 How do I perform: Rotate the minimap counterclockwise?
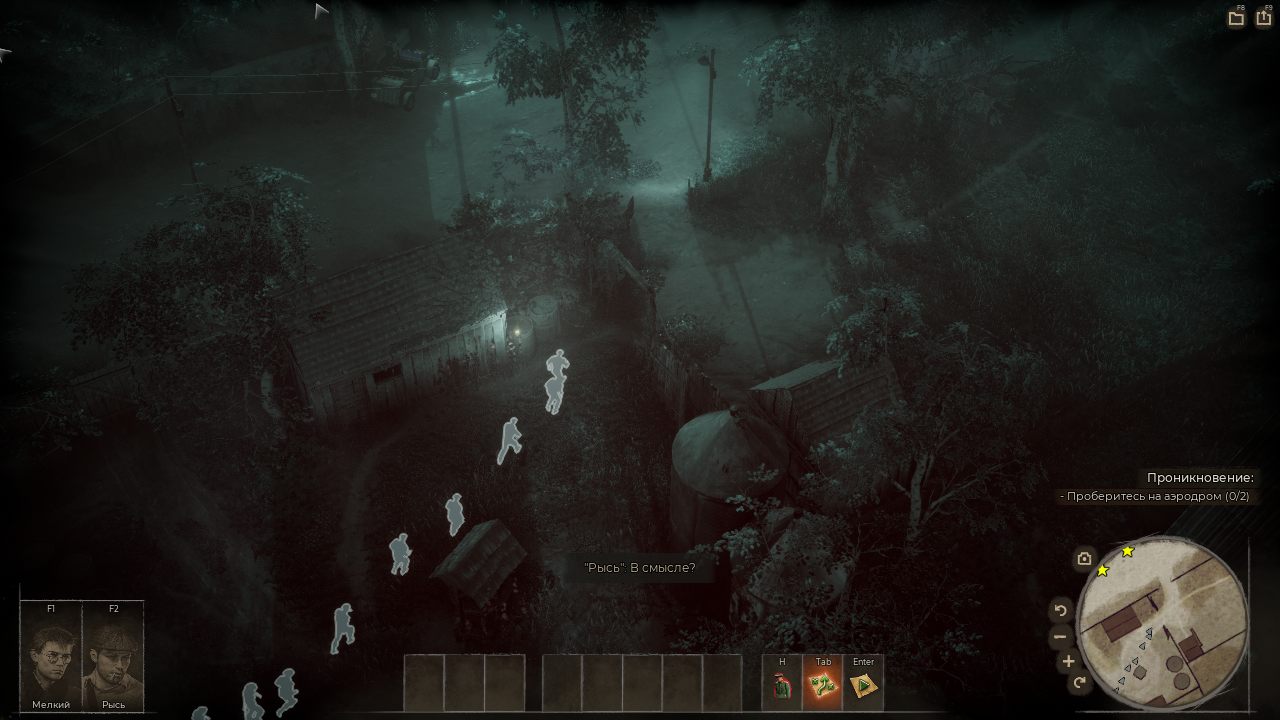[1061, 610]
